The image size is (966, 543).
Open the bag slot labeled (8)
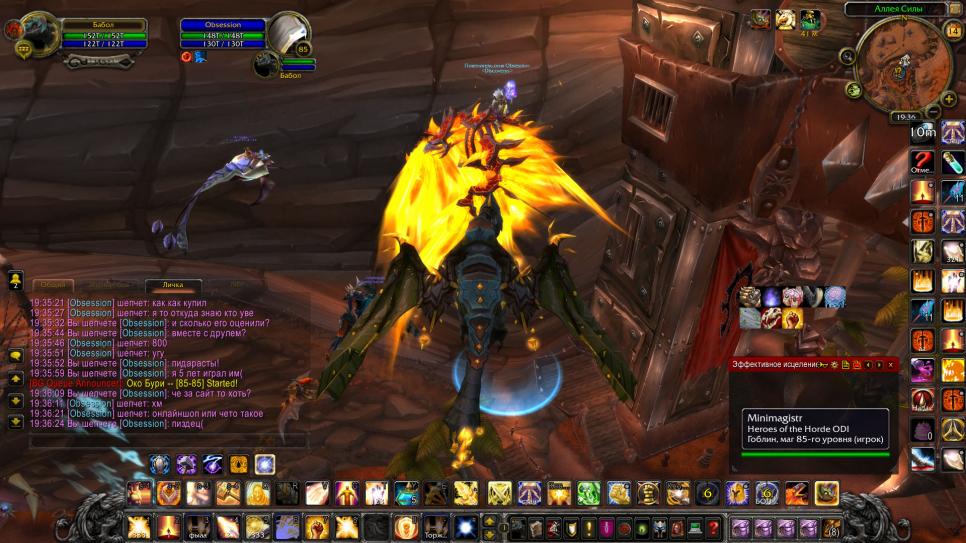click(832, 527)
